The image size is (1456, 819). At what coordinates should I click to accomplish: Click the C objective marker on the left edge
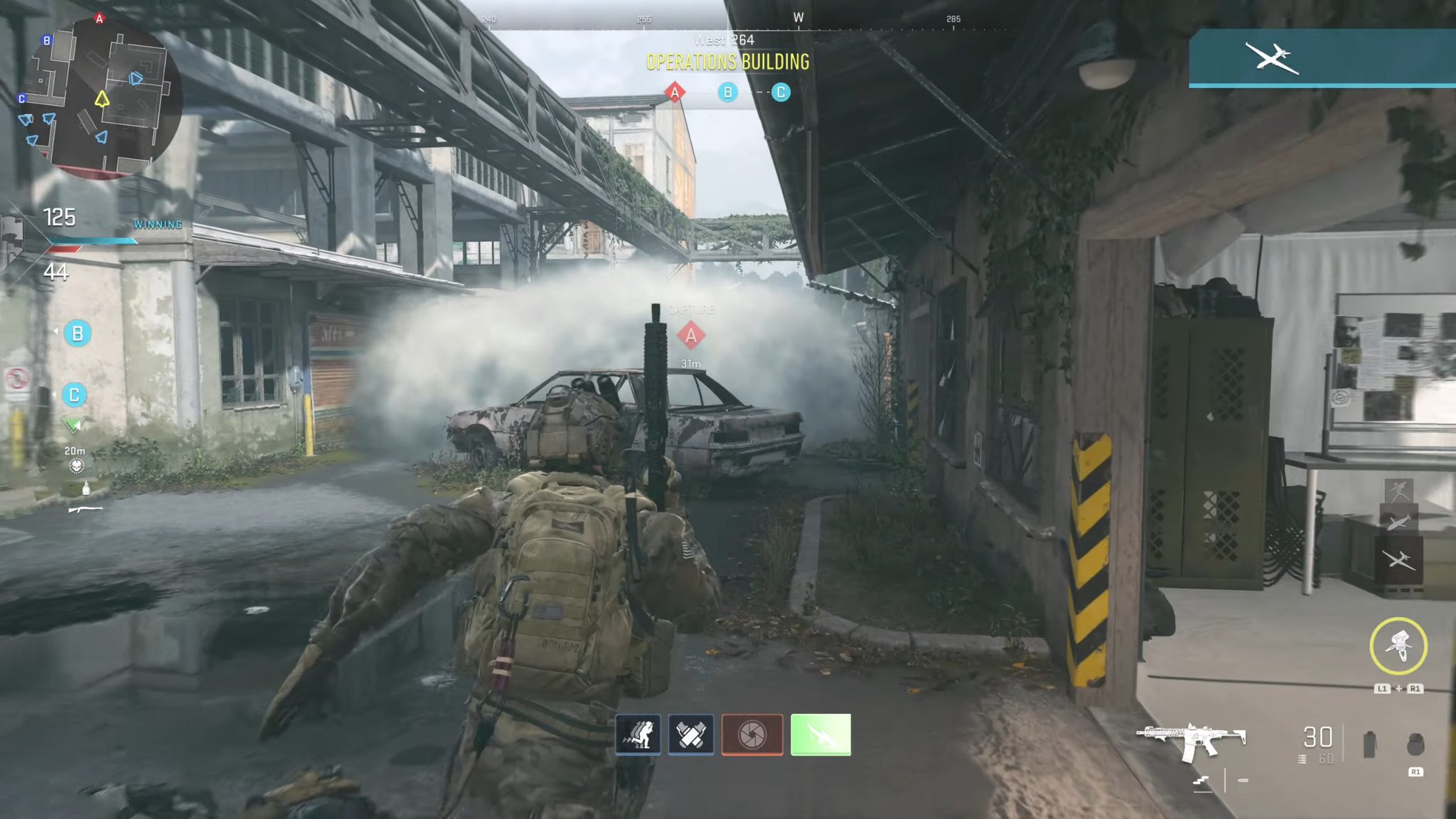(74, 395)
